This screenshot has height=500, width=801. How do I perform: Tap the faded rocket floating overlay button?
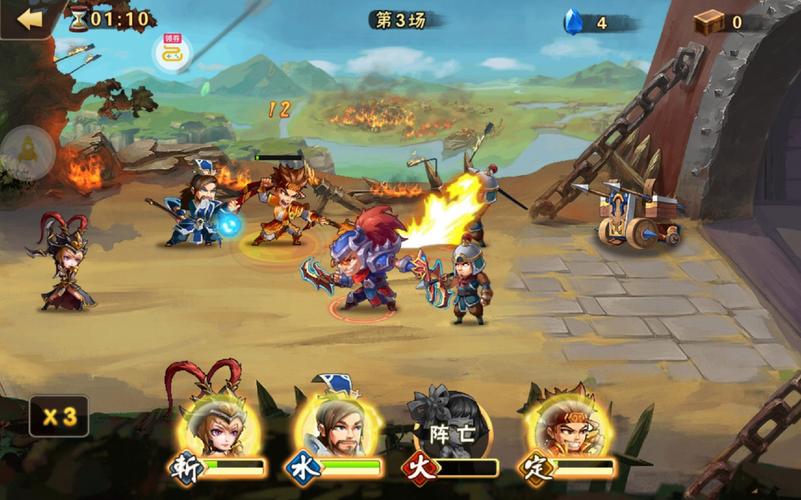click(27, 152)
